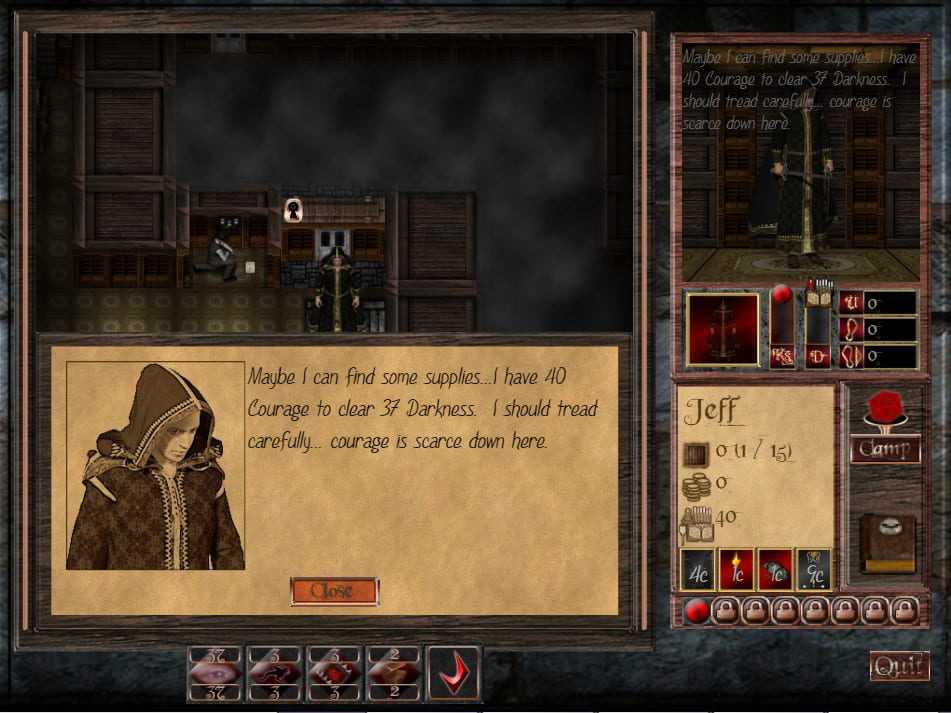Screen dimensions: 951x713
Task: Click the hooded character portrait
Action: pyautogui.click(x=156, y=466)
